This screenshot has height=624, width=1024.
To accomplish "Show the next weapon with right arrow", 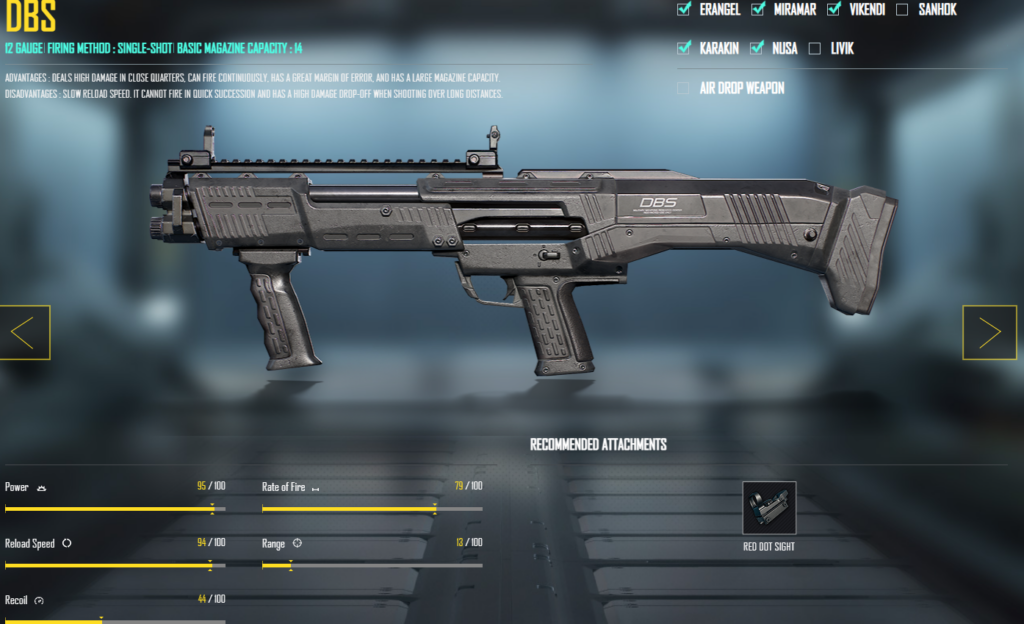I will [989, 333].
